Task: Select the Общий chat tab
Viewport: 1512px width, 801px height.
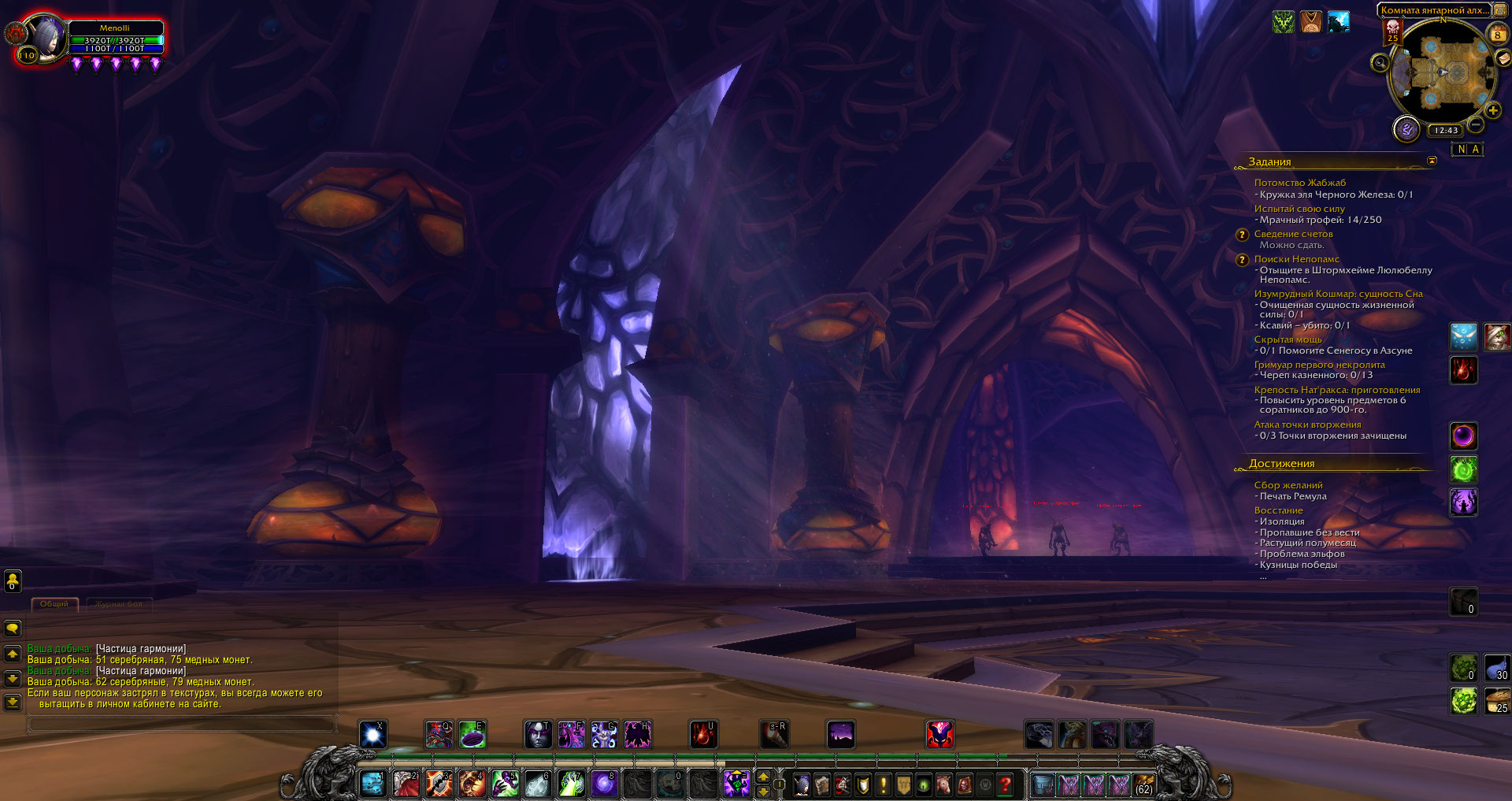Action: 54,604
